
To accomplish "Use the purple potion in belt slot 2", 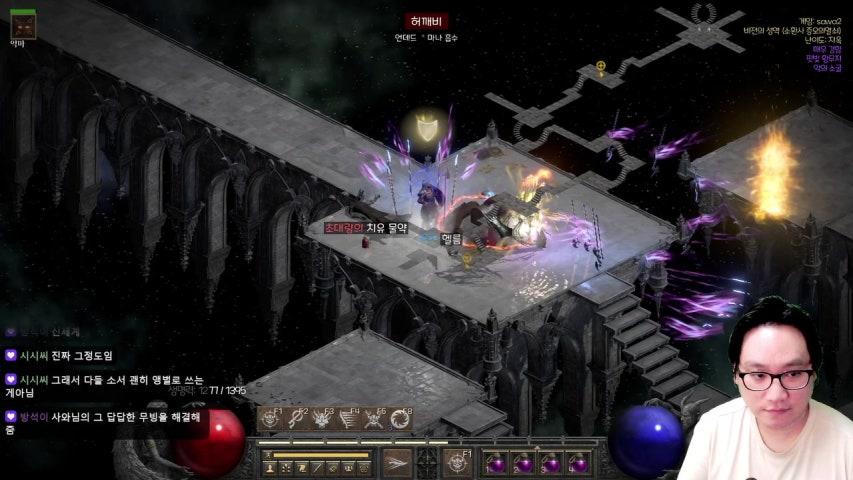I will [x=523, y=463].
